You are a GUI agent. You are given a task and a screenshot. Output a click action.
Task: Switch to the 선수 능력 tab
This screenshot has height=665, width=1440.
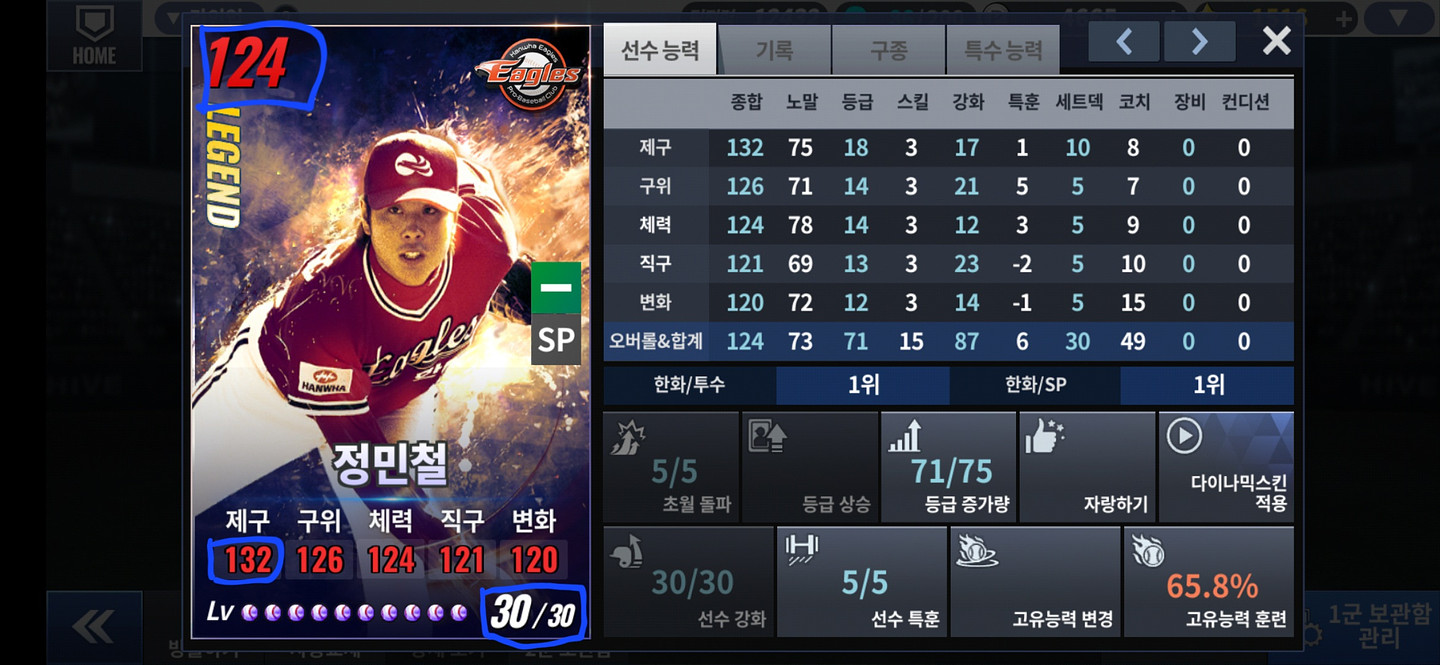tap(660, 49)
